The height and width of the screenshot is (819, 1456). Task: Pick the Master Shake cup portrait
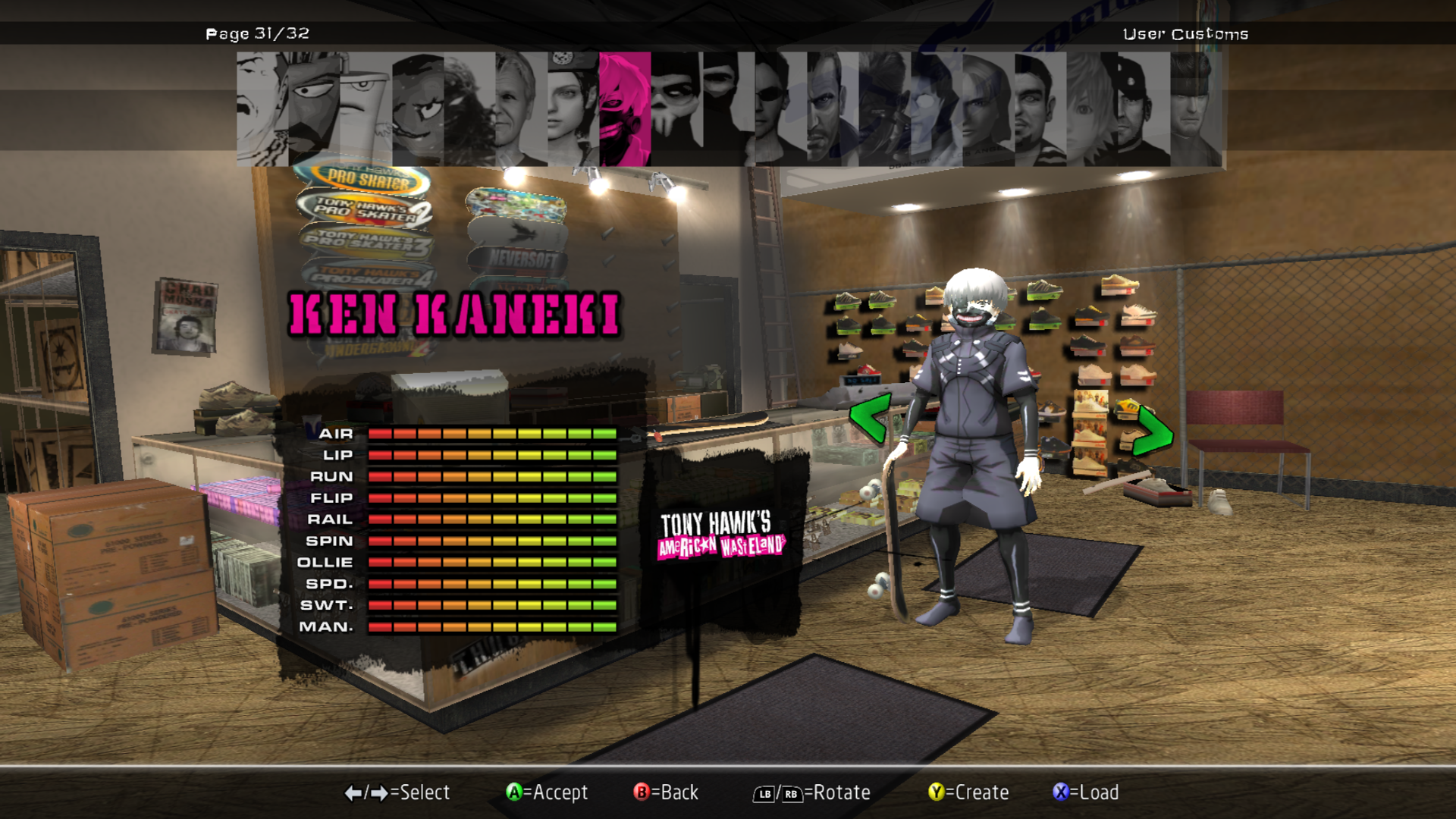[x=365, y=109]
